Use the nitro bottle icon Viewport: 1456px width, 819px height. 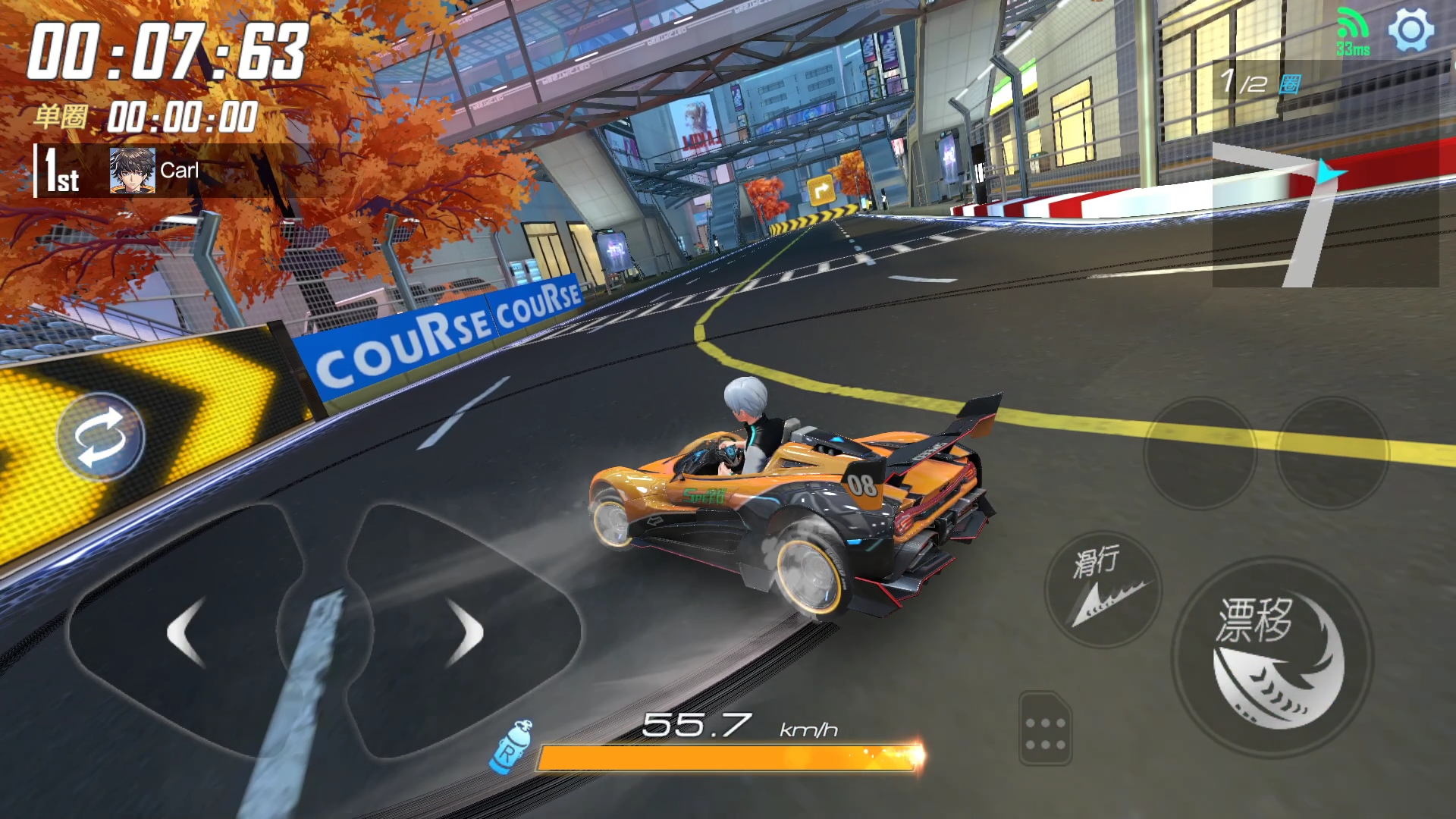[x=512, y=746]
